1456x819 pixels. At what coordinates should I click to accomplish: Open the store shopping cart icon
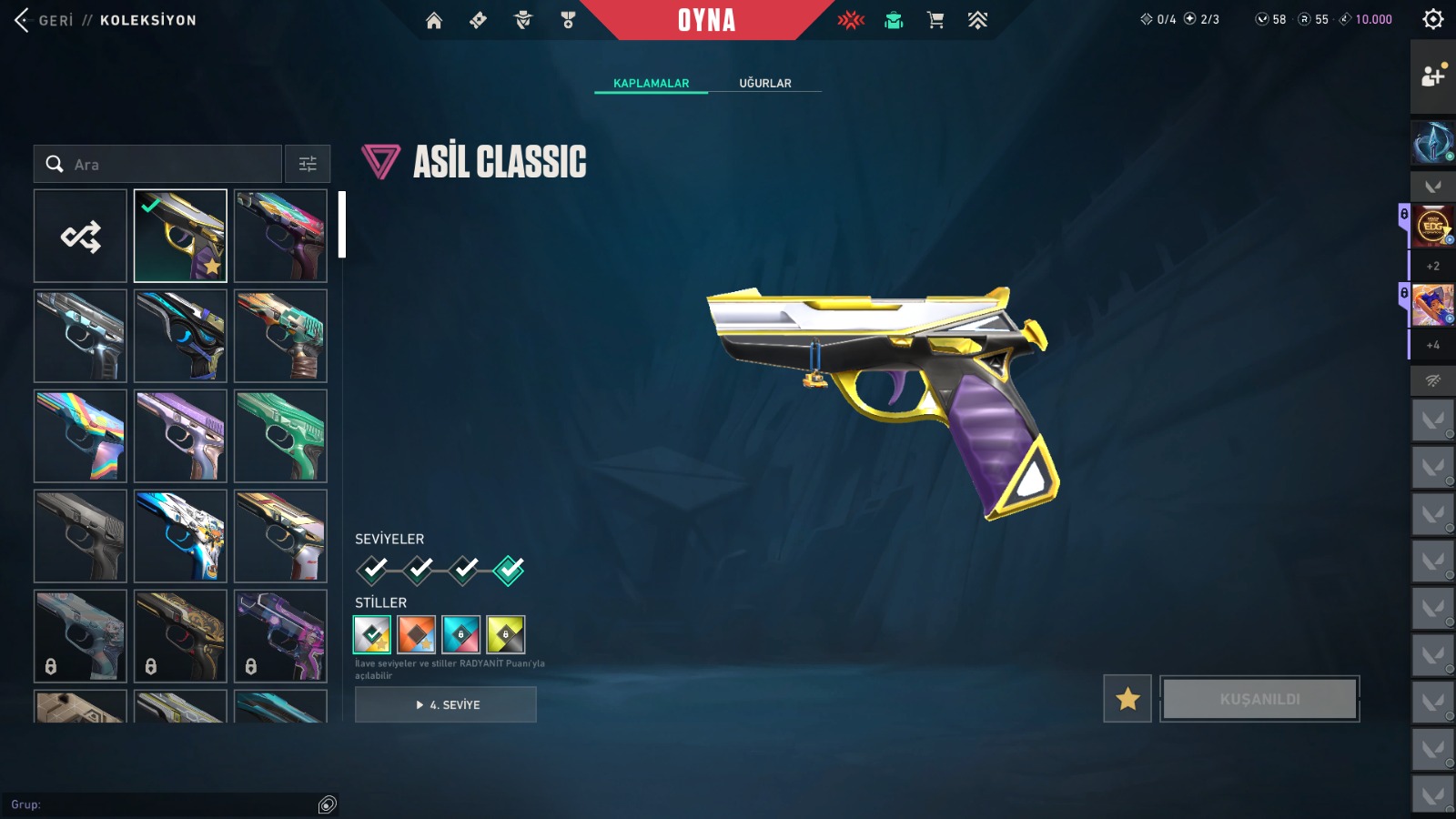coord(935,20)
